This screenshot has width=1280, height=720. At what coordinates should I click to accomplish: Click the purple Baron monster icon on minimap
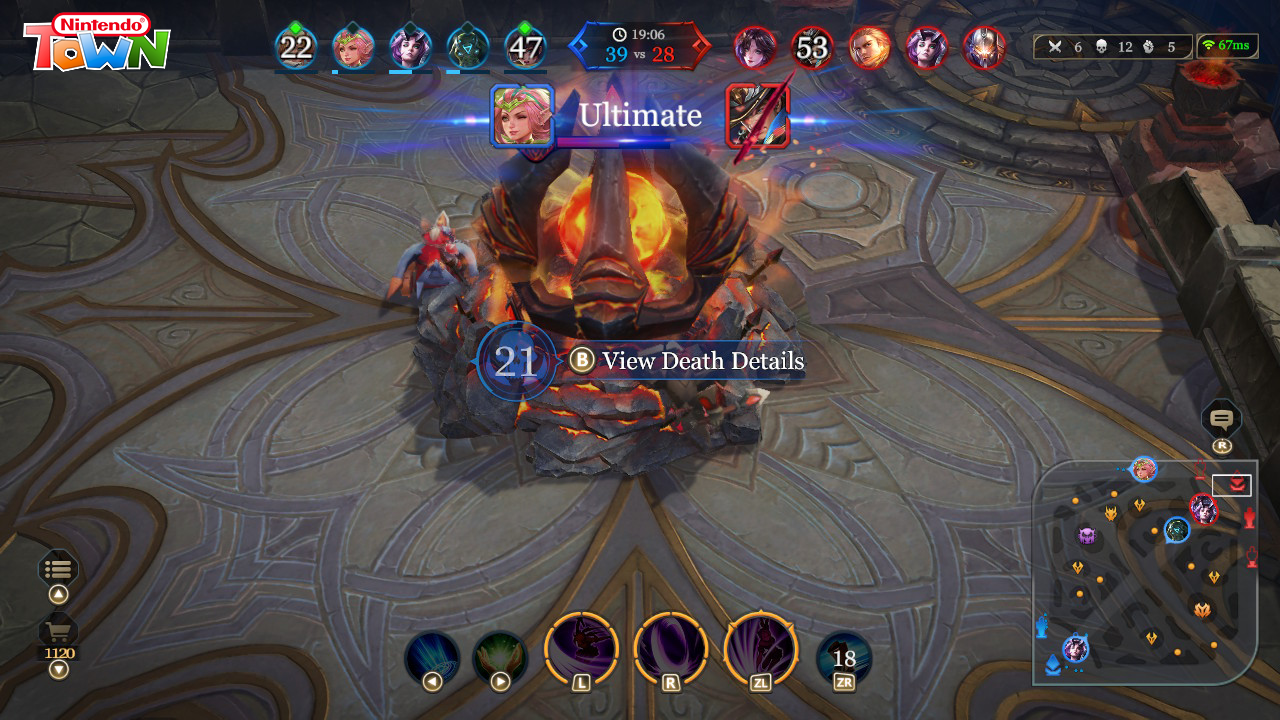click(x=1087, y=535)
